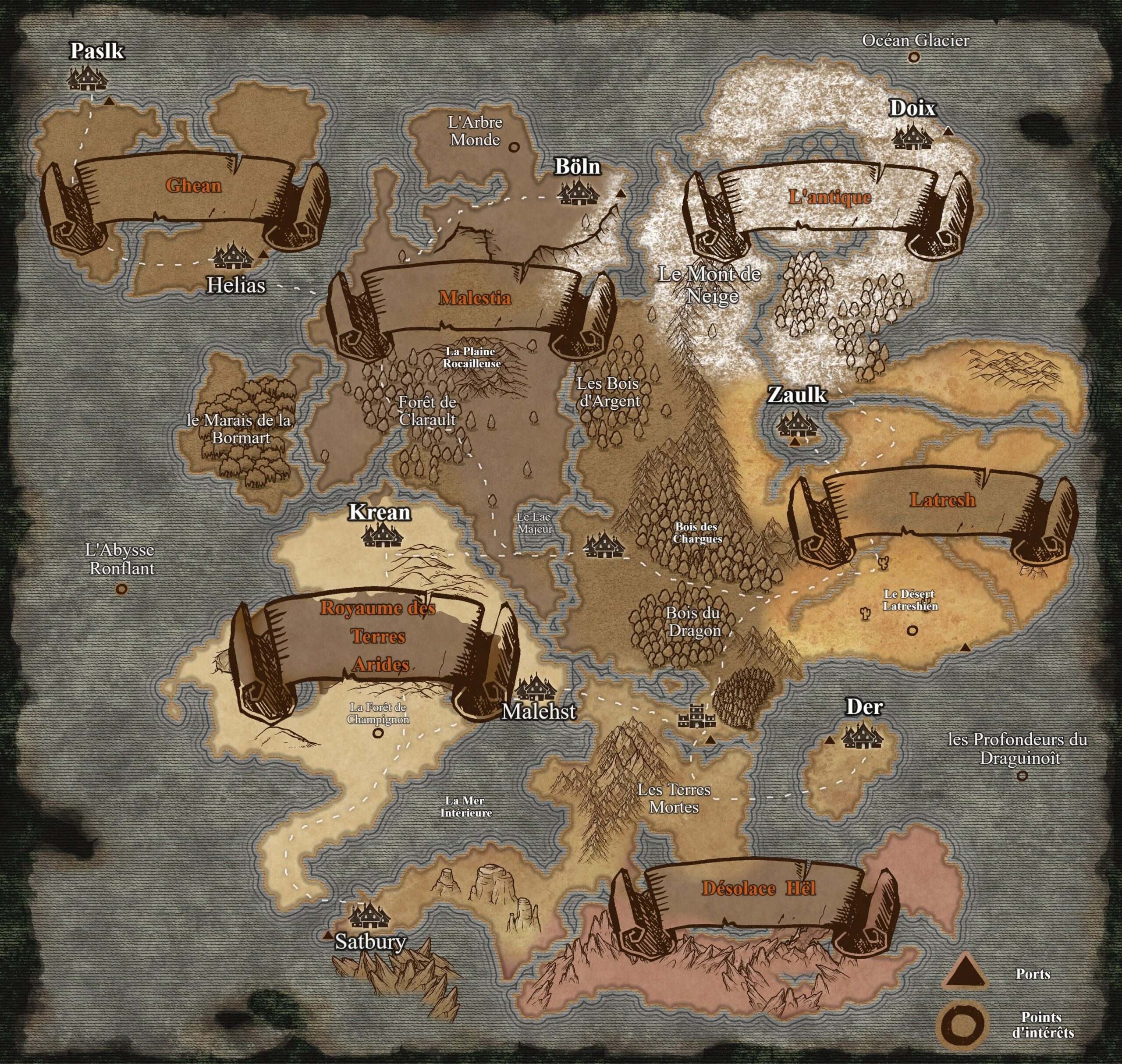This screenshot has height=1064, width=1122.
Task: Choose the Böln city marker
Action: tap(578, 192)
